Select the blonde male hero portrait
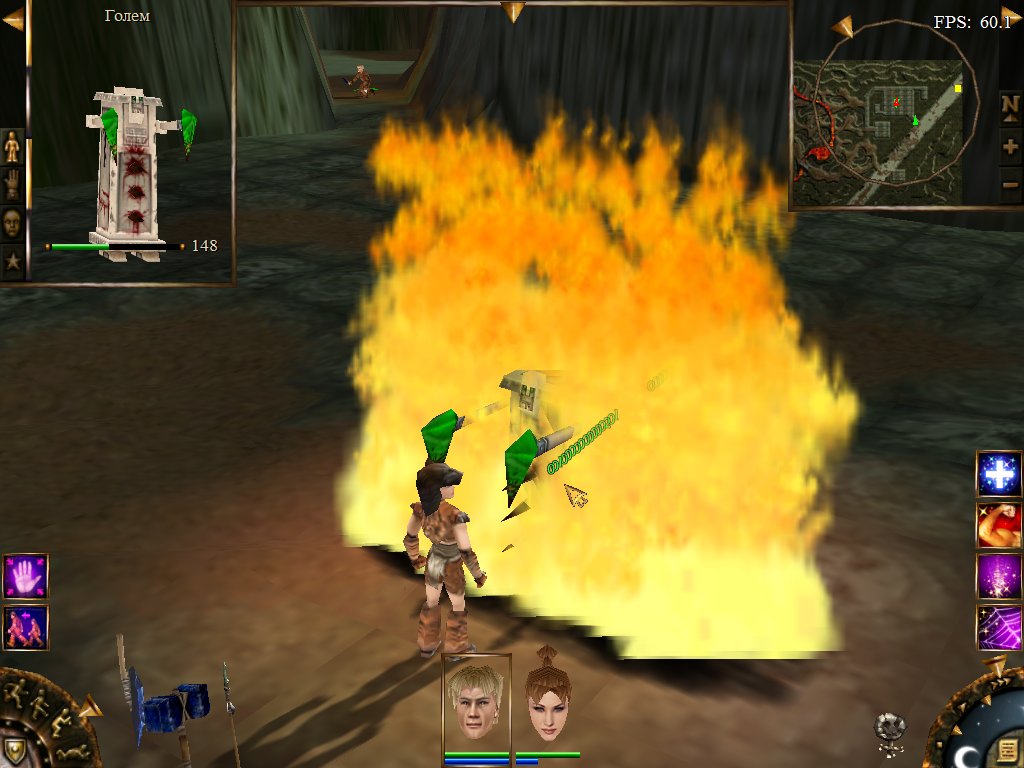Viewport: 1024px width, 768px height. 477,700
